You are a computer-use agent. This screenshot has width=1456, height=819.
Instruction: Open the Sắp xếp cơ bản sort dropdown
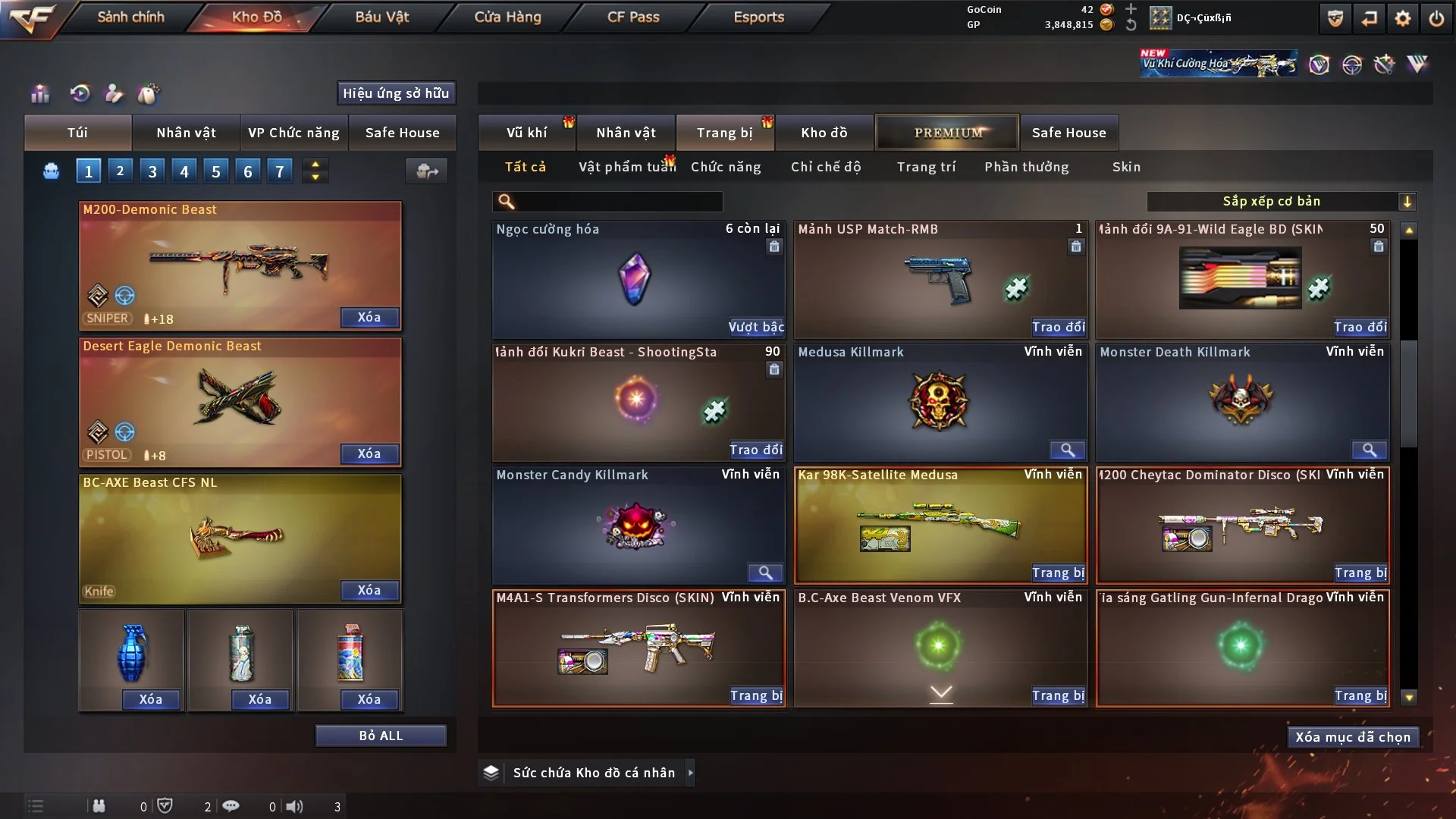click(x=1281, y=201)
